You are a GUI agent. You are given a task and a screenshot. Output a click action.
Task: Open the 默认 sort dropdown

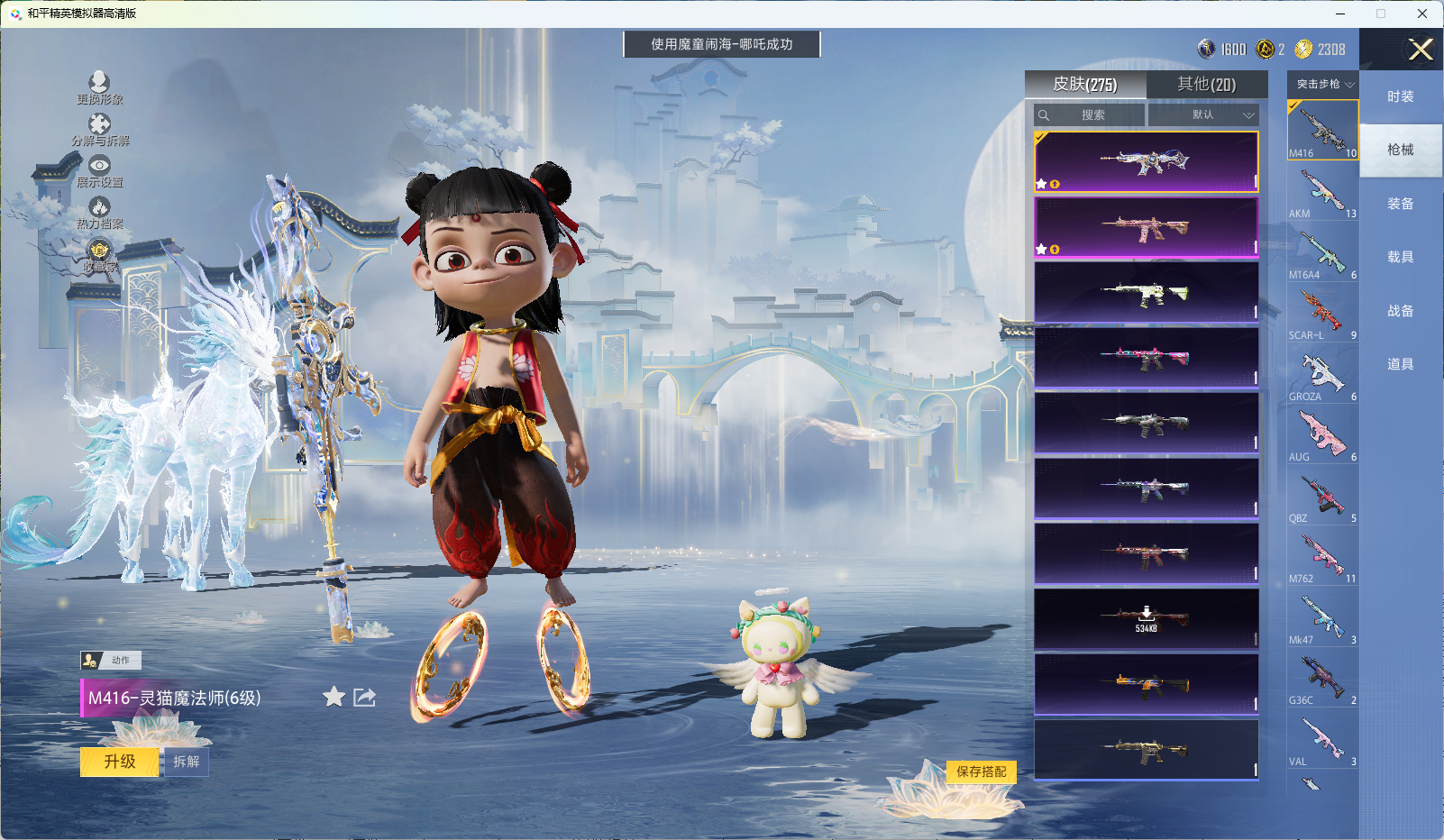point(1203,114)
